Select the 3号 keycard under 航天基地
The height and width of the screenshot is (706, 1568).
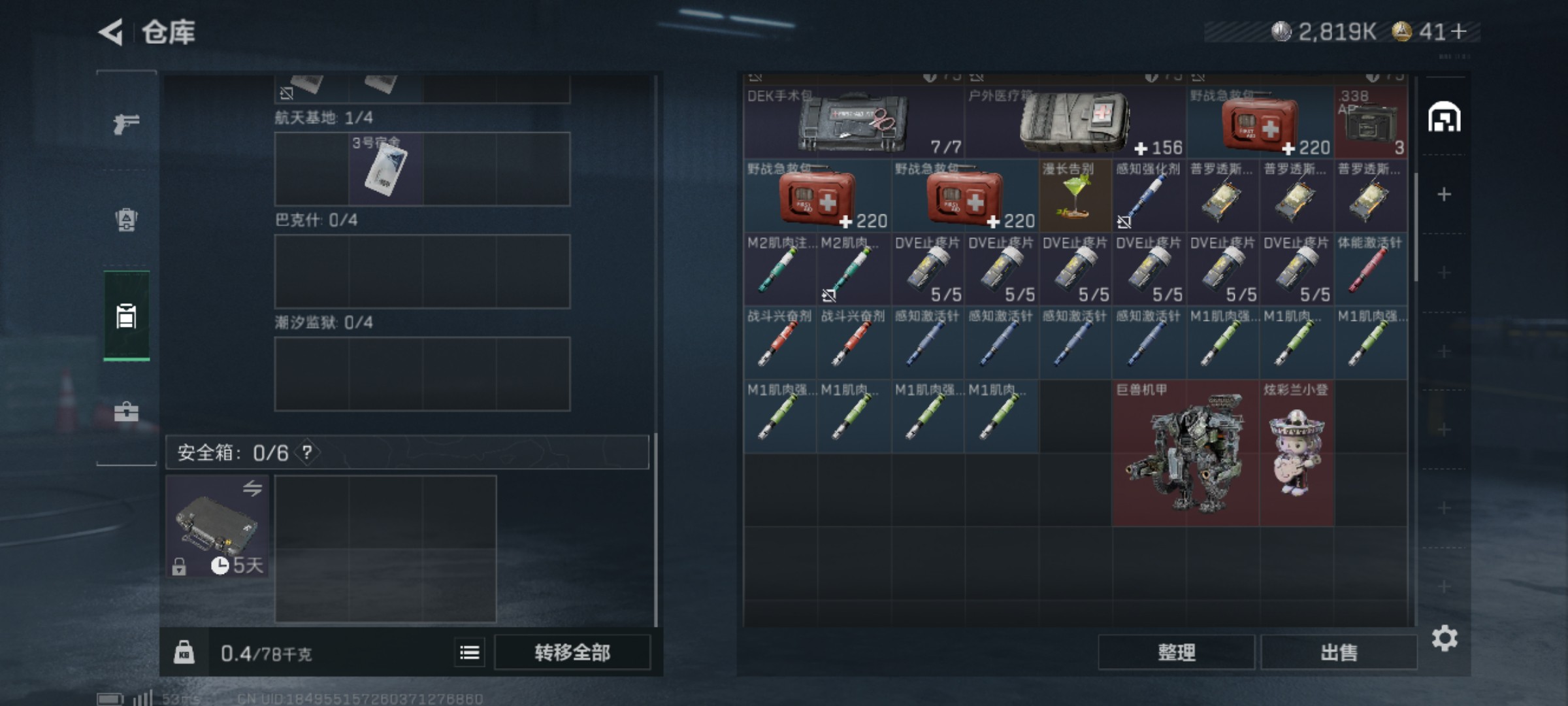pos(385,169)
